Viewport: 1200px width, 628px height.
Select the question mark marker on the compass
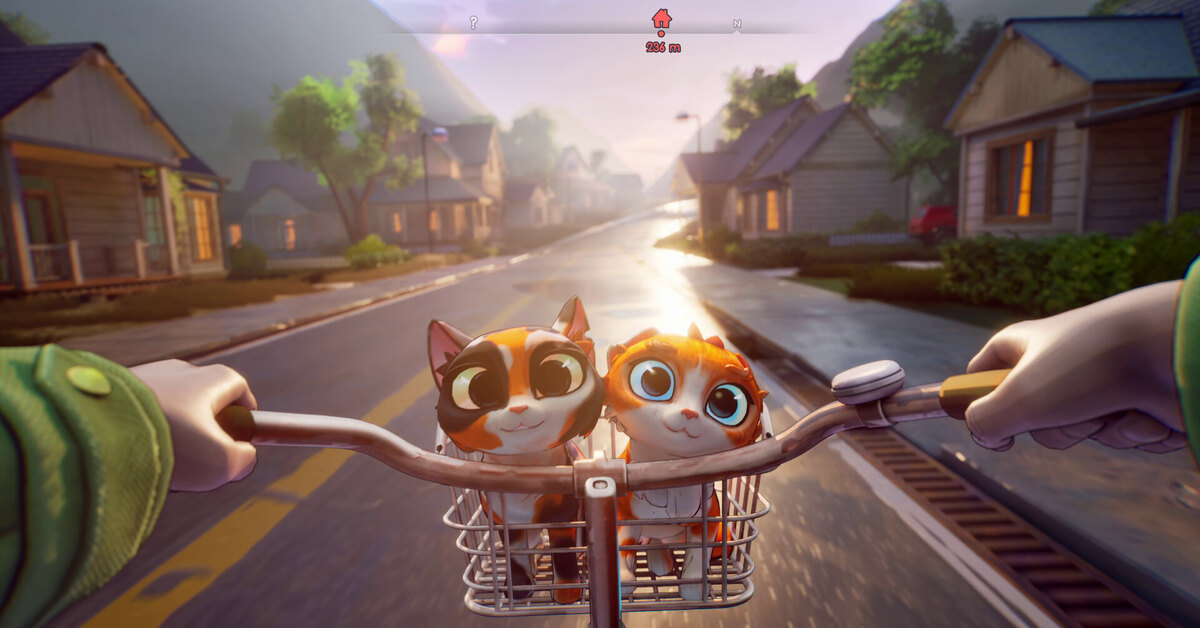[x=473, y=22]
